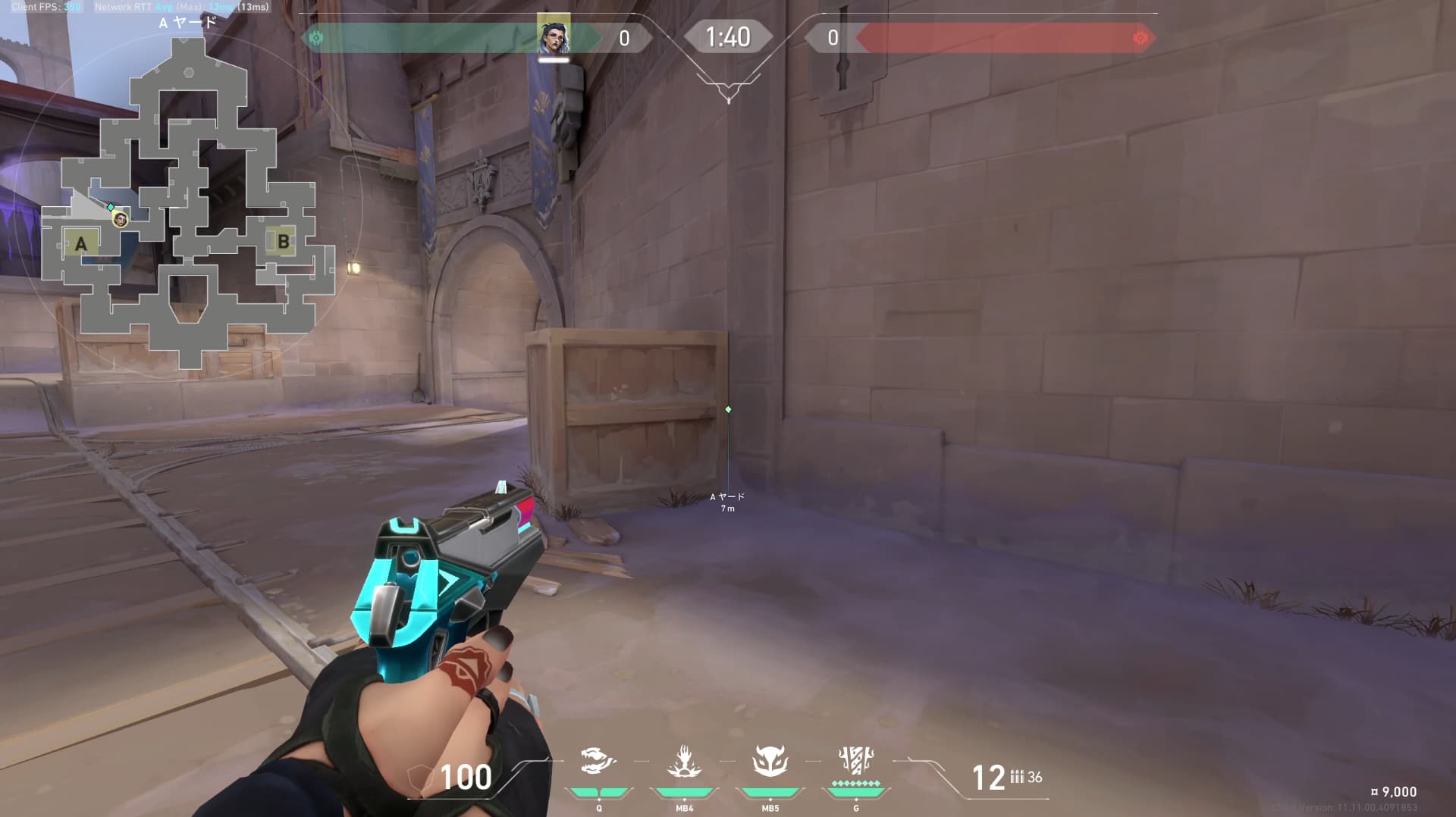The image size is (1456, 817).
Task: Click the player agent icon on minimap
Action: click(x=120, y=220)
